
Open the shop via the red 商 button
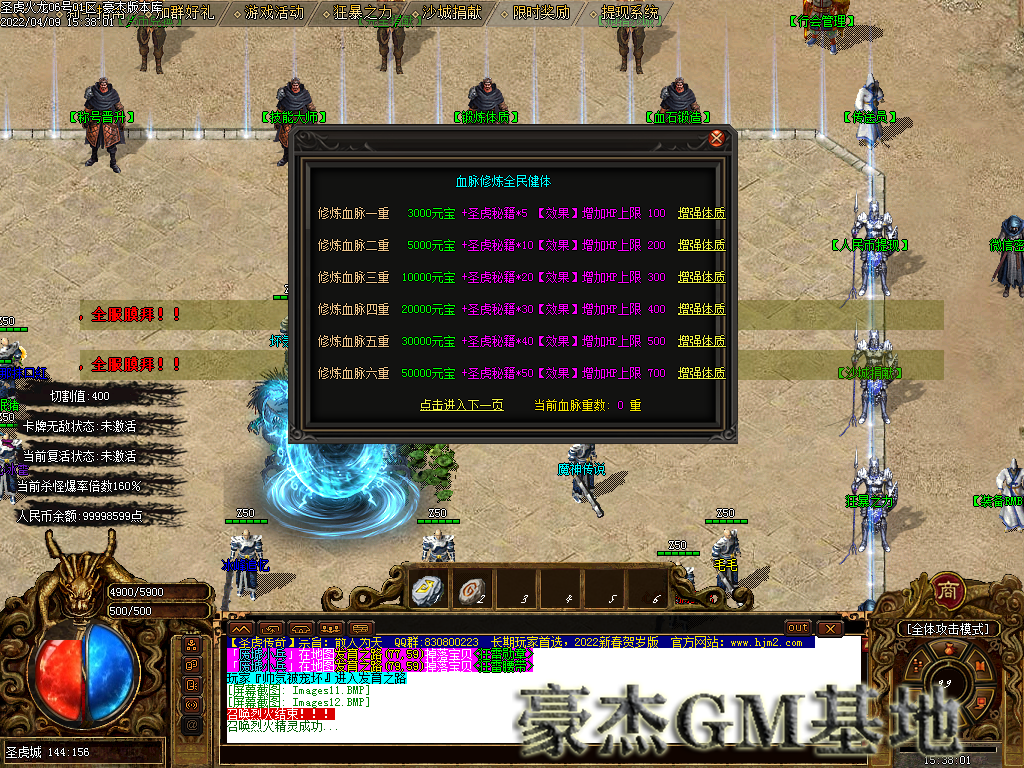(948, 591)
